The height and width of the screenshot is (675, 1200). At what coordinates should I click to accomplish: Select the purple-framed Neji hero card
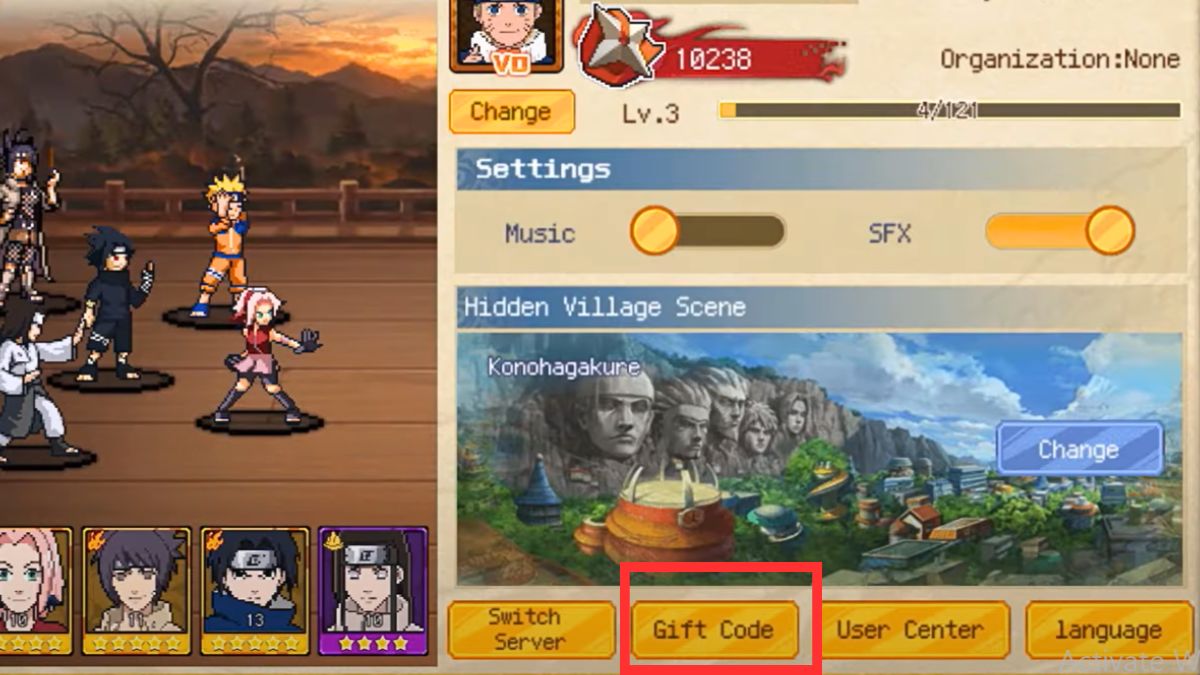372,590
